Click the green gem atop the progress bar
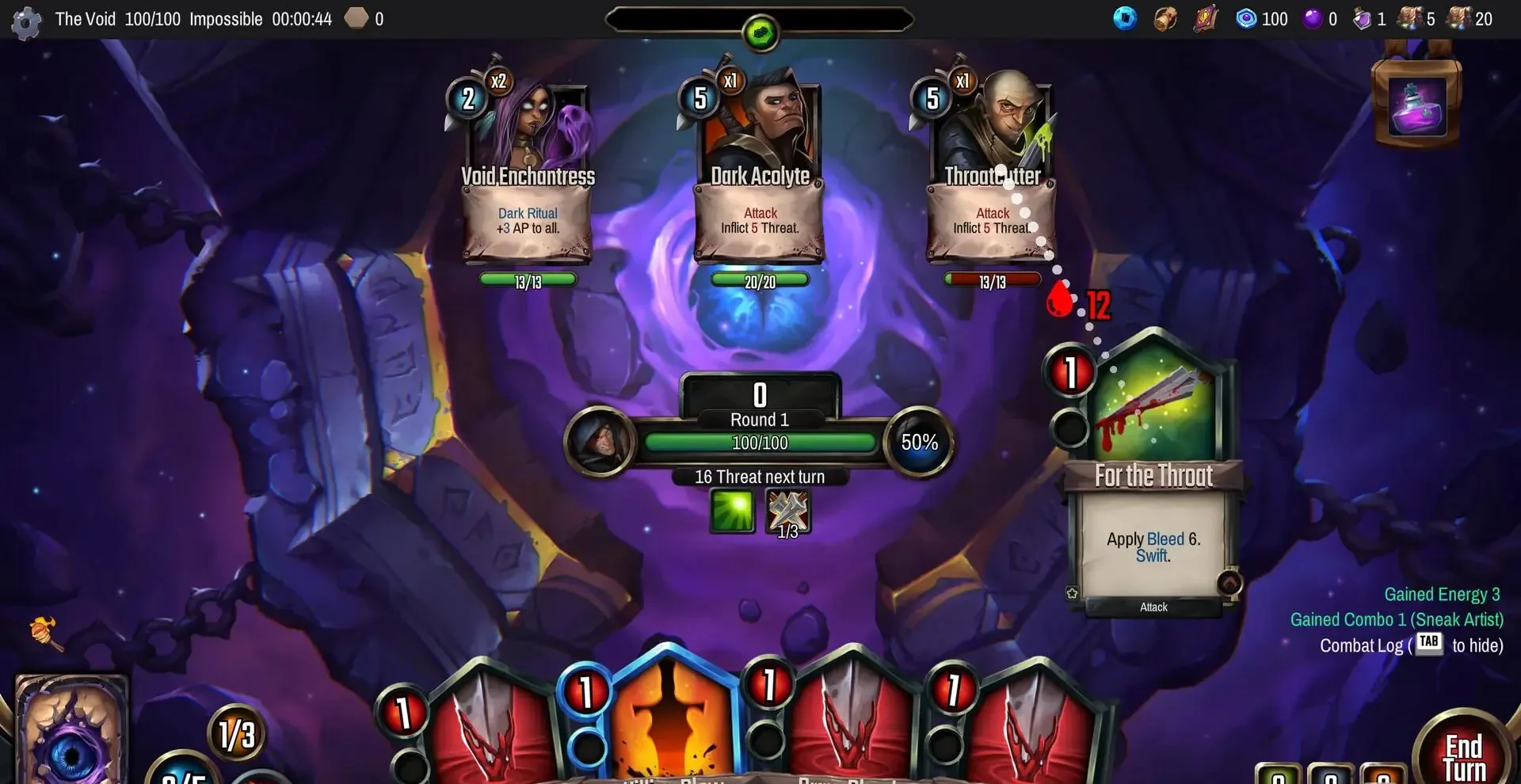This screenshot has height=784, width=1521. pos(760,33)
